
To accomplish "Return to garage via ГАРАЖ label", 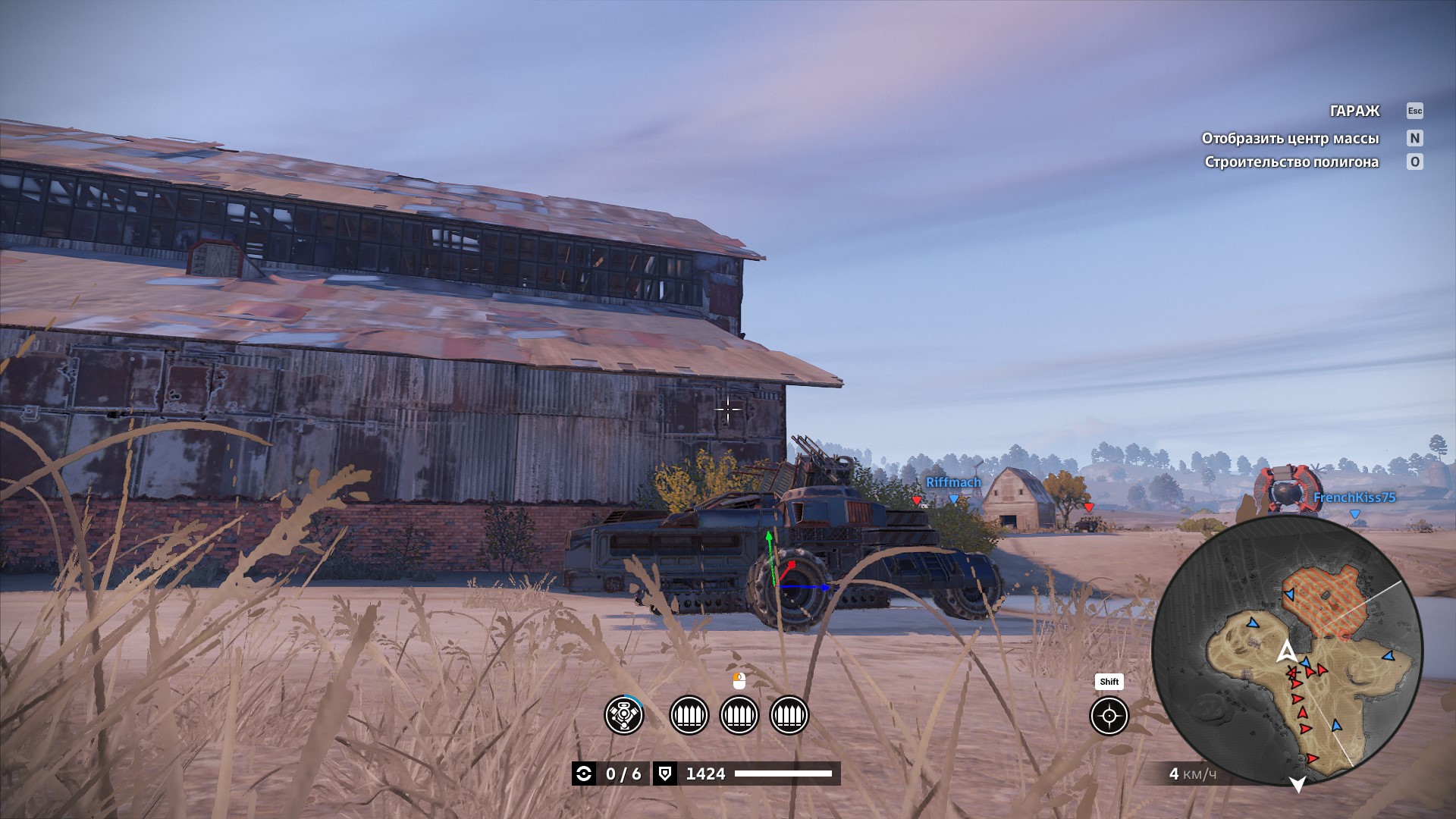I will tap(1354, 111).
